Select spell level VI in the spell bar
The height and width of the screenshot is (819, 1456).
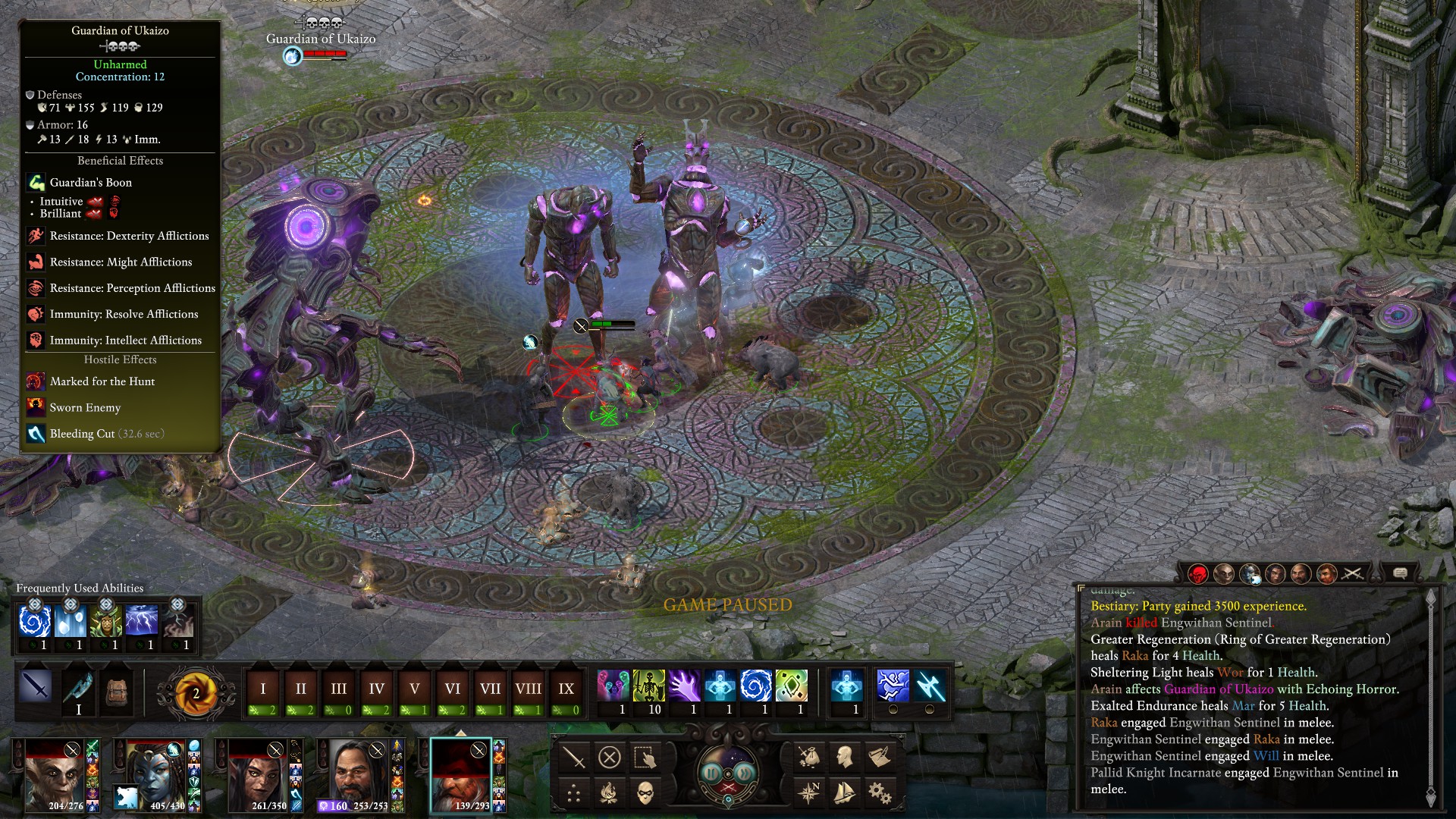(x=452, y=689)
